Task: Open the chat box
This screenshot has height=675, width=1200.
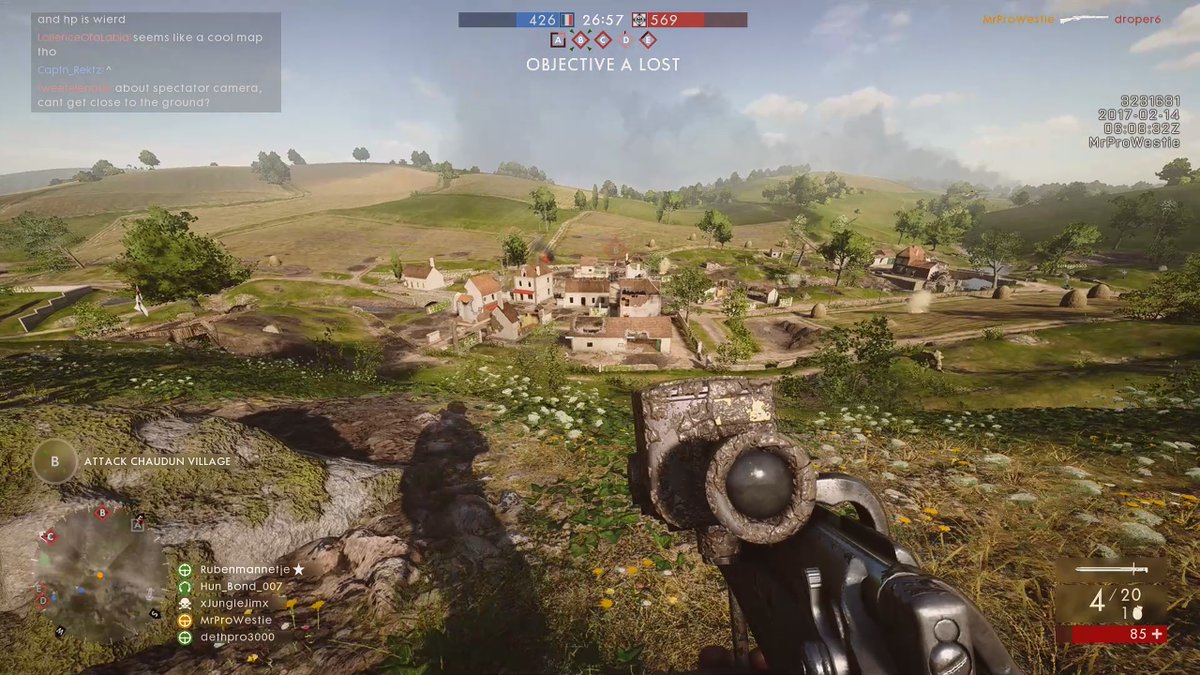Action: (156, 62)
